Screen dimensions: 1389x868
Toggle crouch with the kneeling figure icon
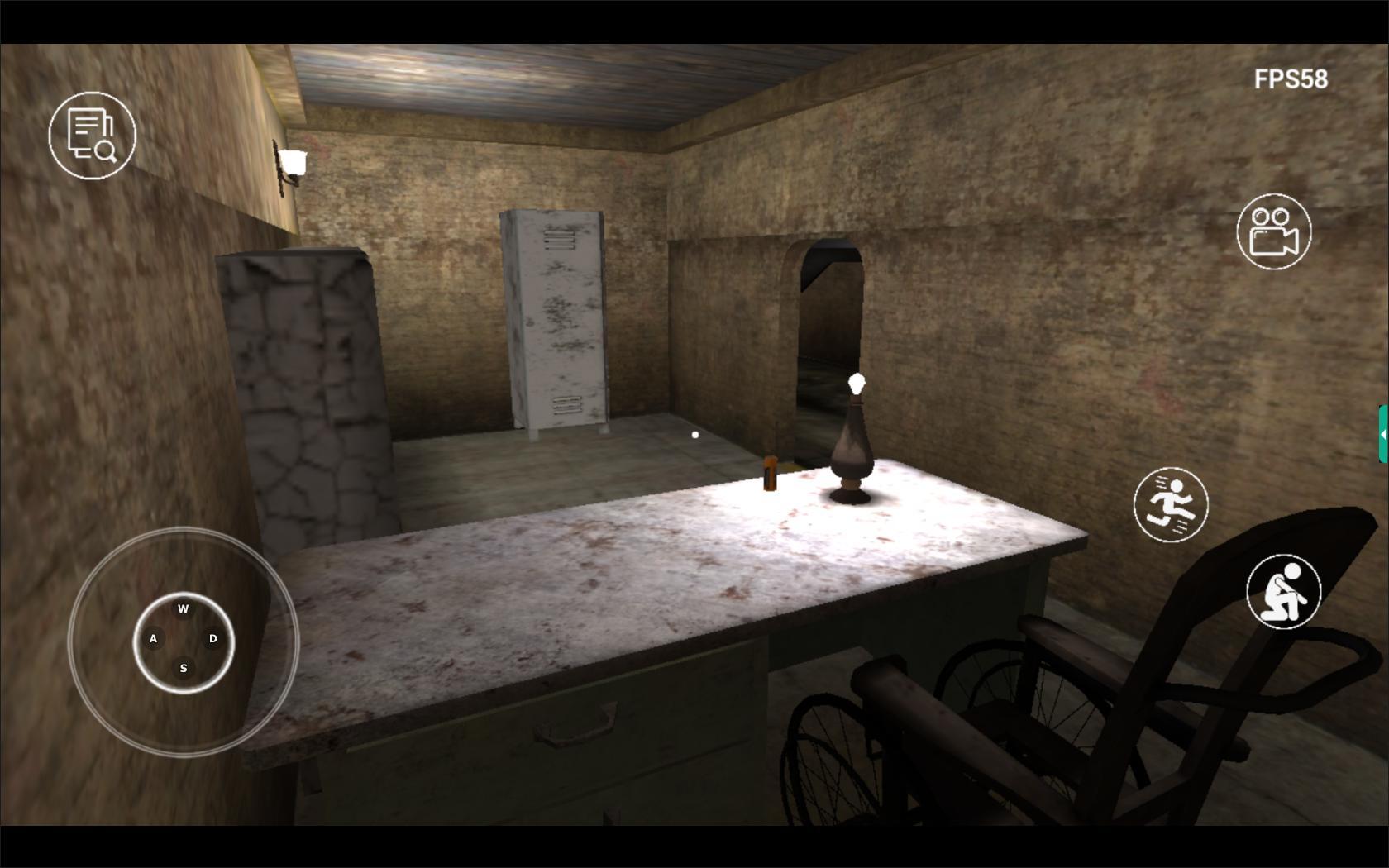tap(1284, 592)
